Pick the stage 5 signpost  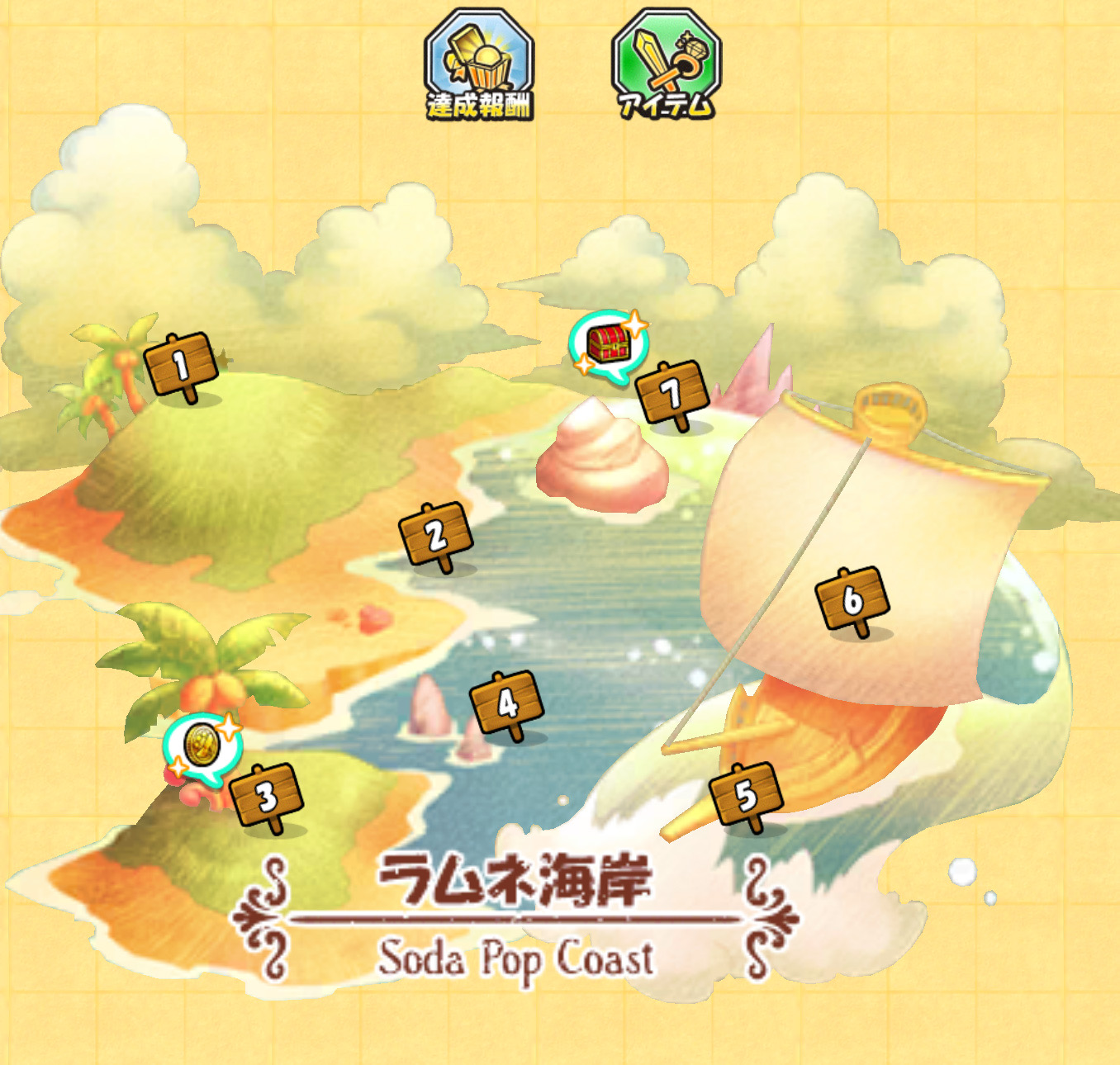pos(747,795)
